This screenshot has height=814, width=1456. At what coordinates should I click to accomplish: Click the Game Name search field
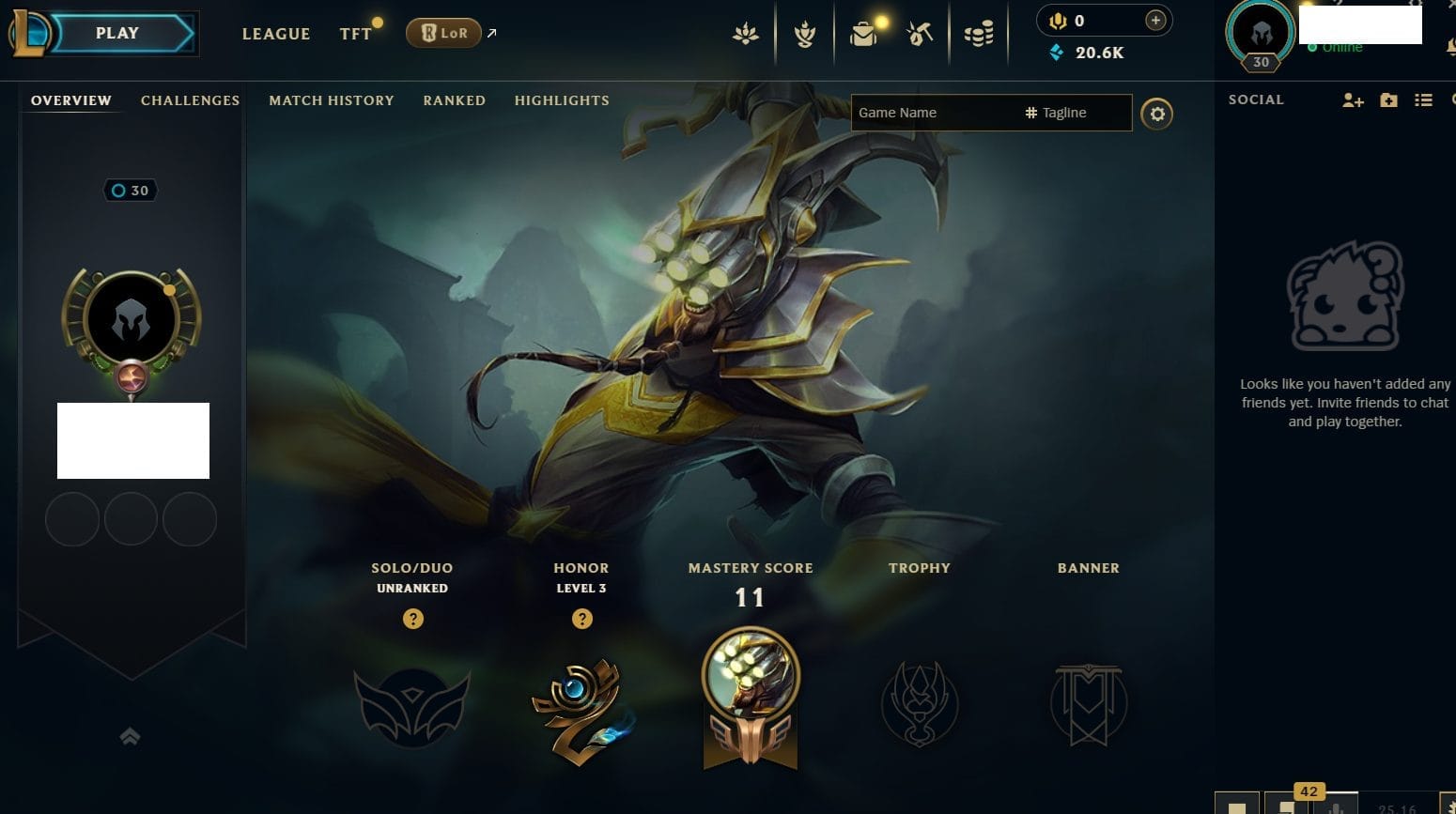pos(935,113)
